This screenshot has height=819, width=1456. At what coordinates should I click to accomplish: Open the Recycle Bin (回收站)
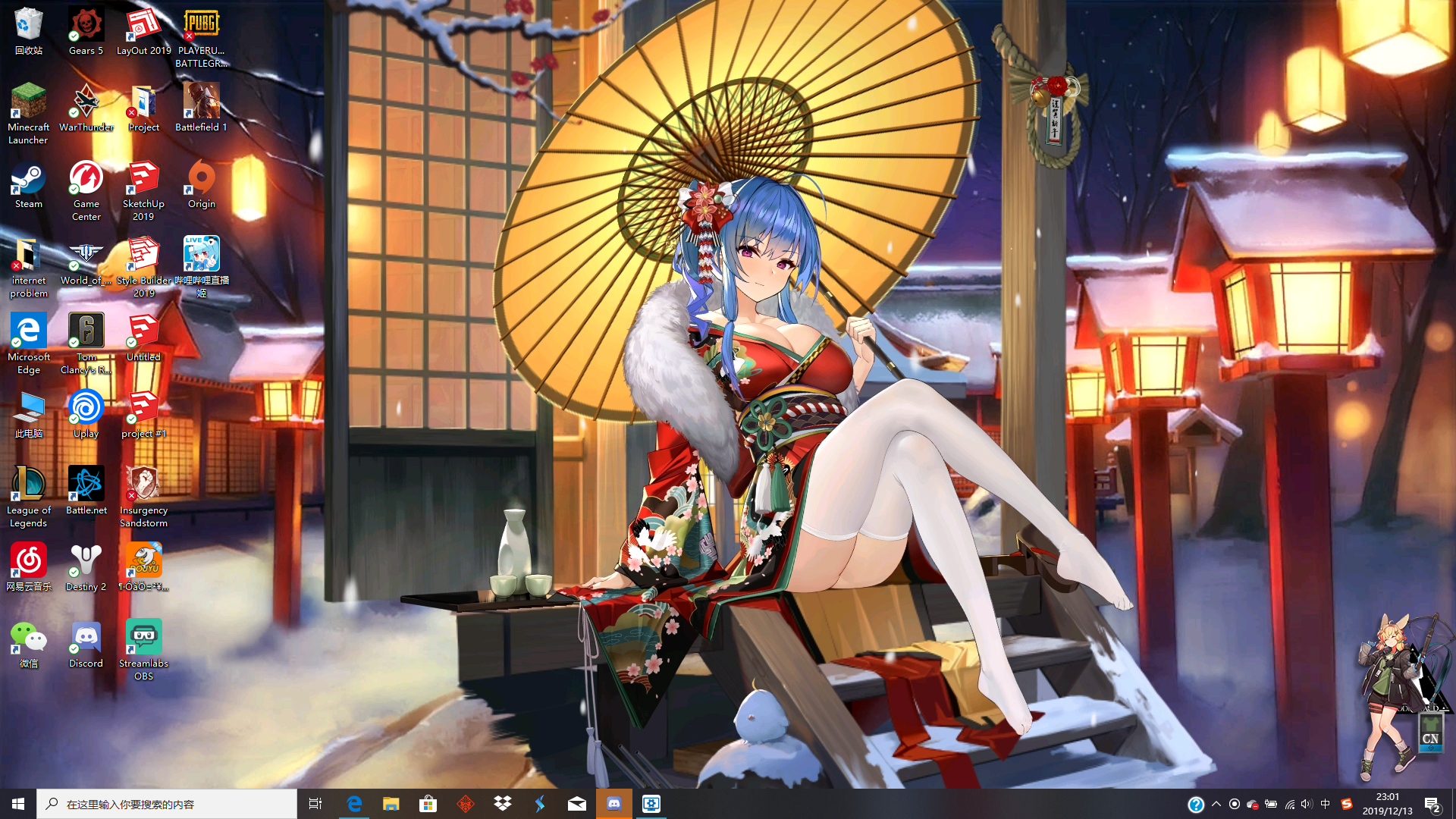click(28, 23)
